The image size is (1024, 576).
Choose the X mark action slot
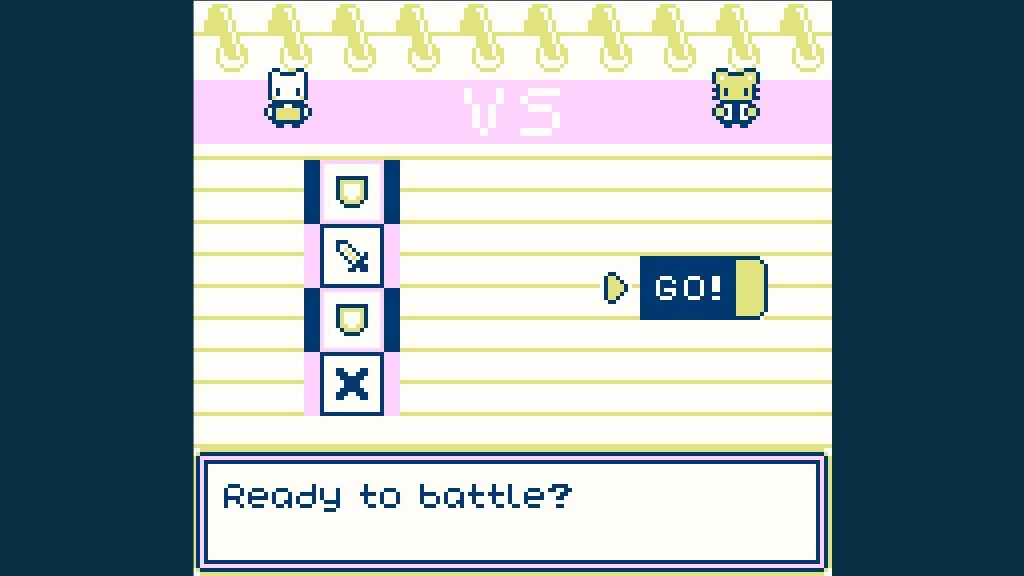coord(351,383)
